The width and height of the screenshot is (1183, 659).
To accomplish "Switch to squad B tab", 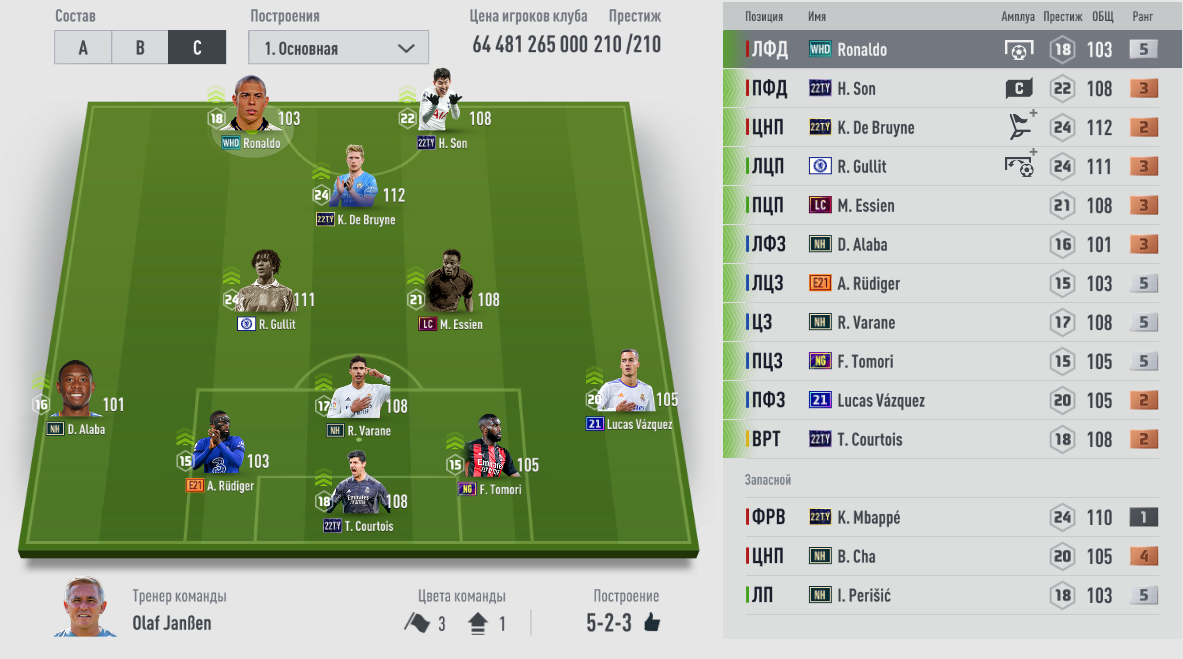I will (x=140, y=48).
